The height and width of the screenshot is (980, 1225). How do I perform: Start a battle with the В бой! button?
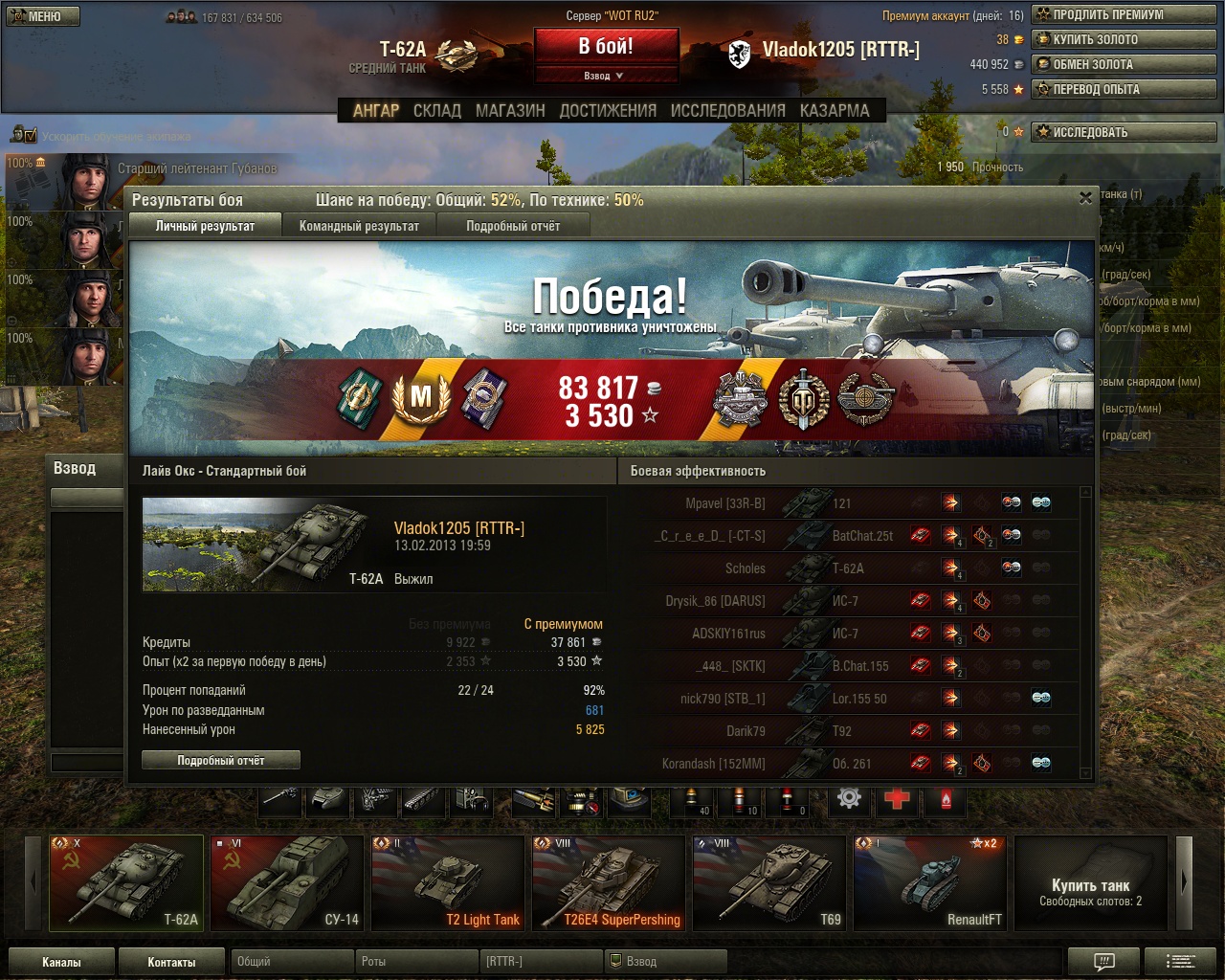(x=606, y=46)
